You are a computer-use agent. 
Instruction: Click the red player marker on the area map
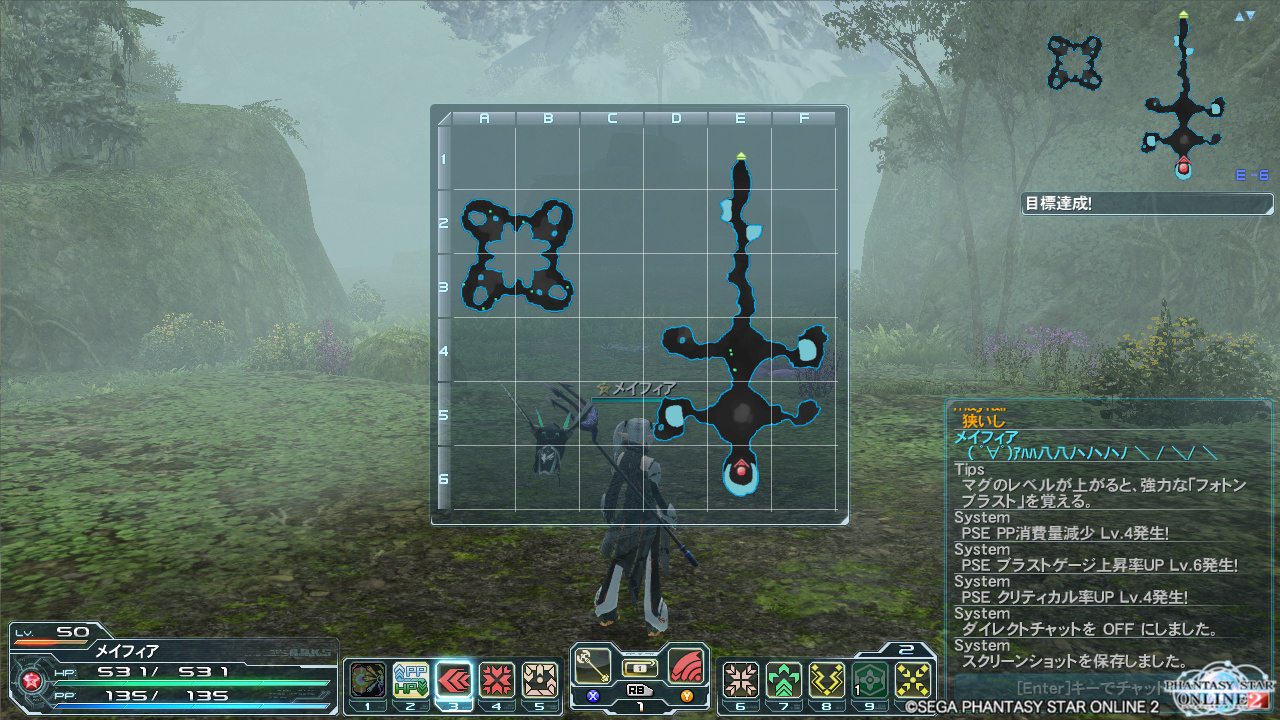point(741,469)
